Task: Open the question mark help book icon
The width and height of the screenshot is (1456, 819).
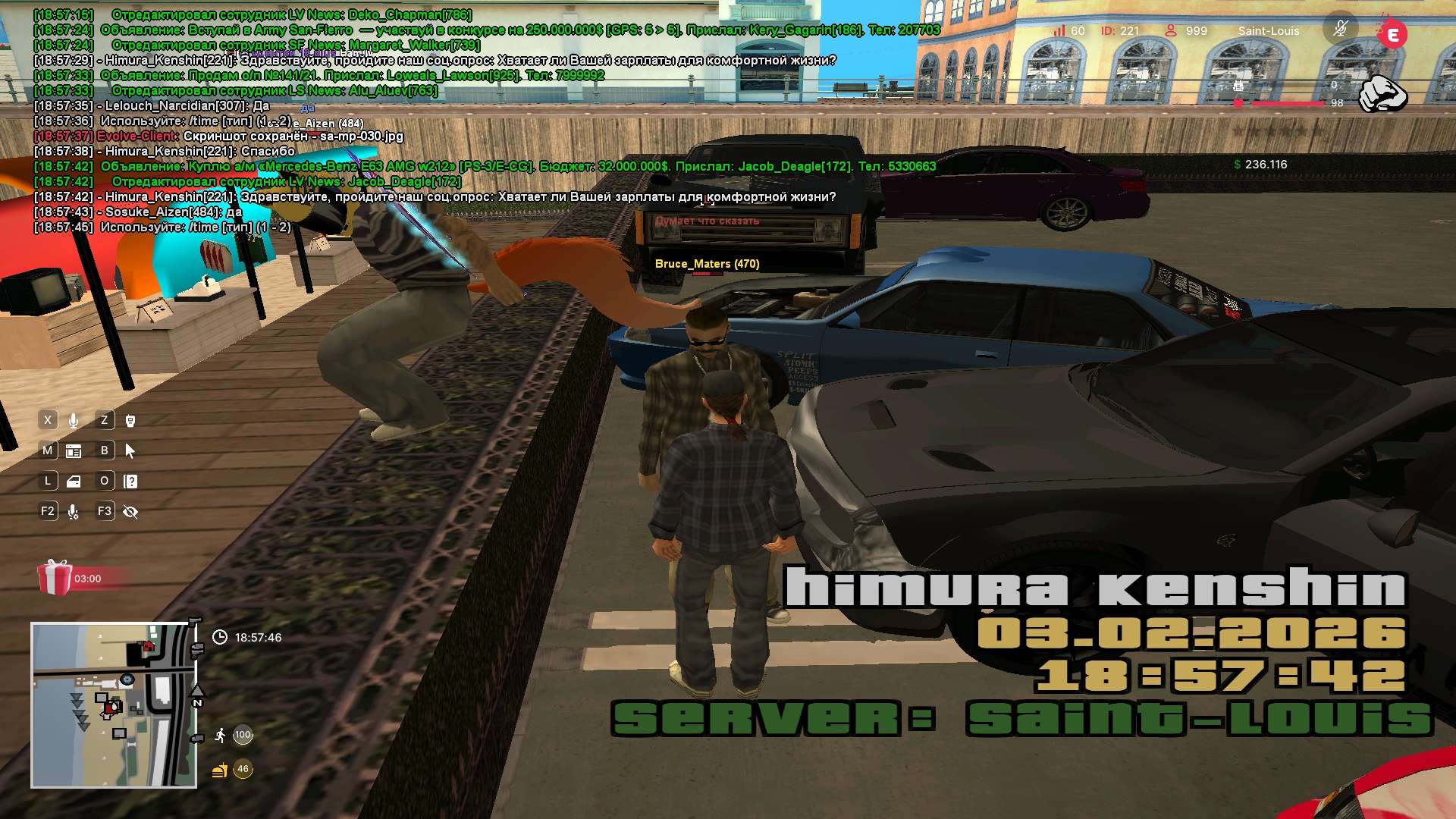Action: tap(130, 482)
